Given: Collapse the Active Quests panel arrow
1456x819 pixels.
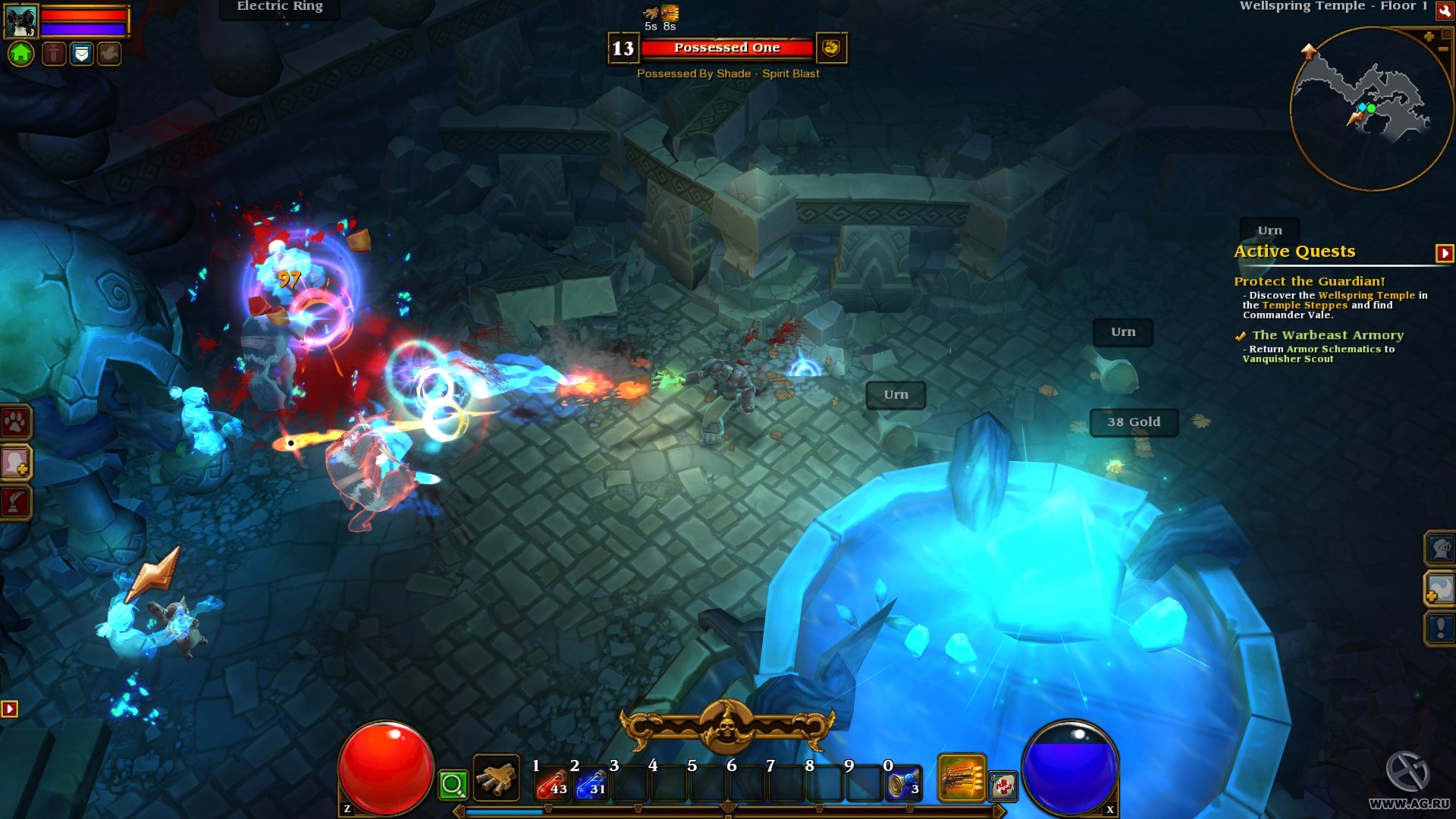Looking at the screenshot, I should 1444,253.
